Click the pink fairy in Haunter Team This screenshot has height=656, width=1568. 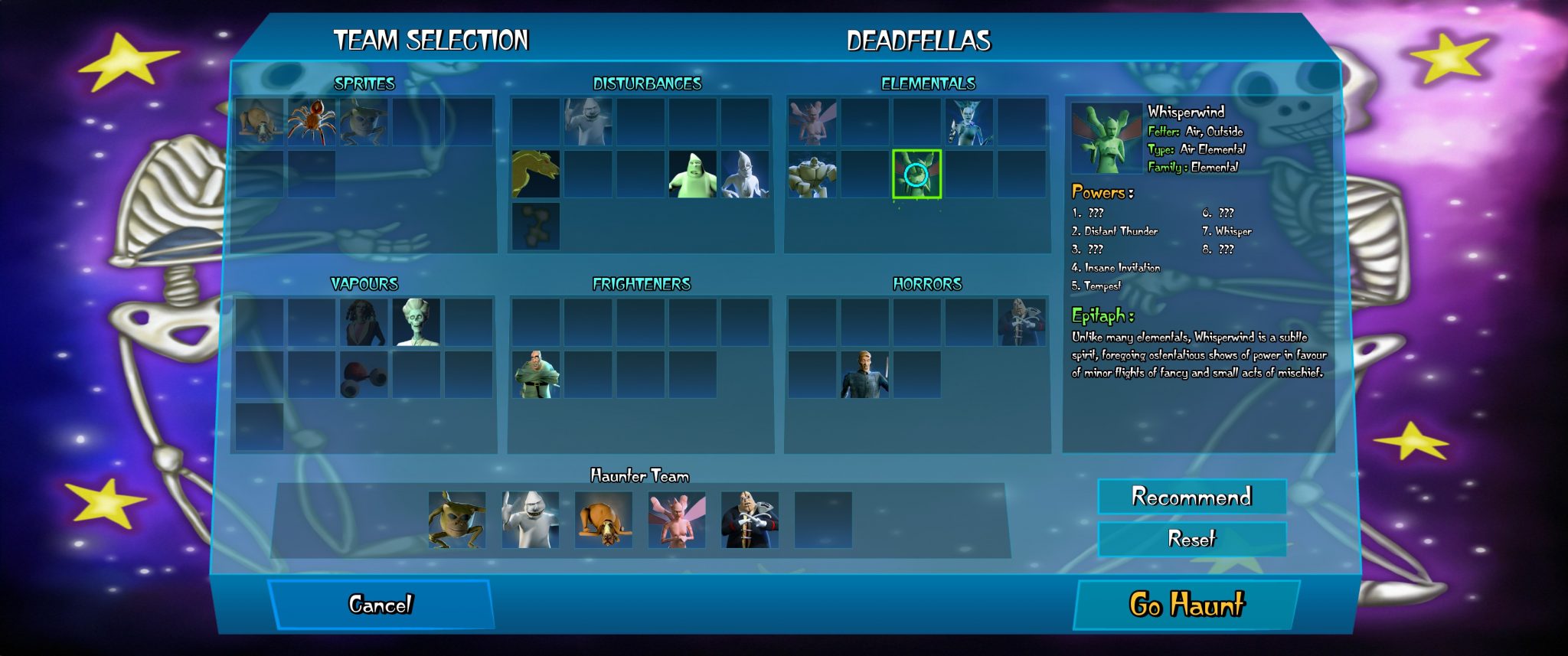[x=677, y=520]
